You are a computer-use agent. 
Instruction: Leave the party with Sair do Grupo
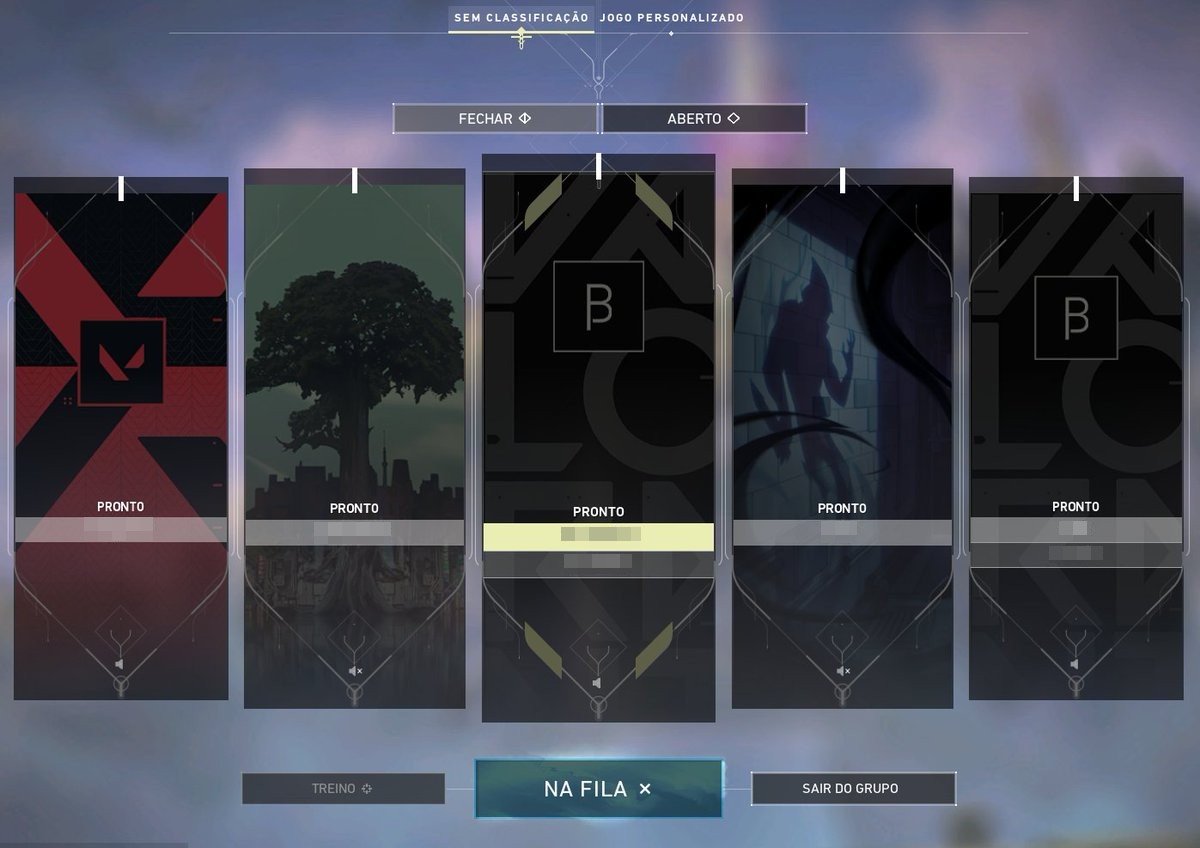click(852, 789)
